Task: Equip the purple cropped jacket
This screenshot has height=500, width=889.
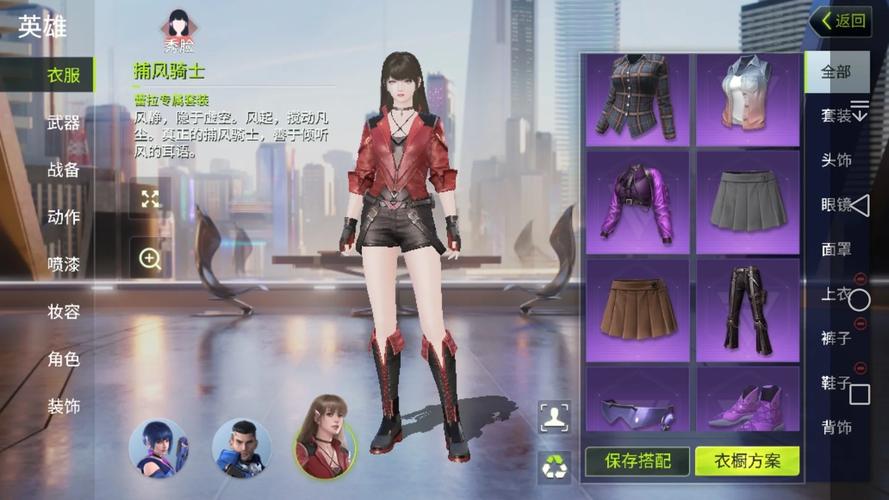Action: click(637, 202)
